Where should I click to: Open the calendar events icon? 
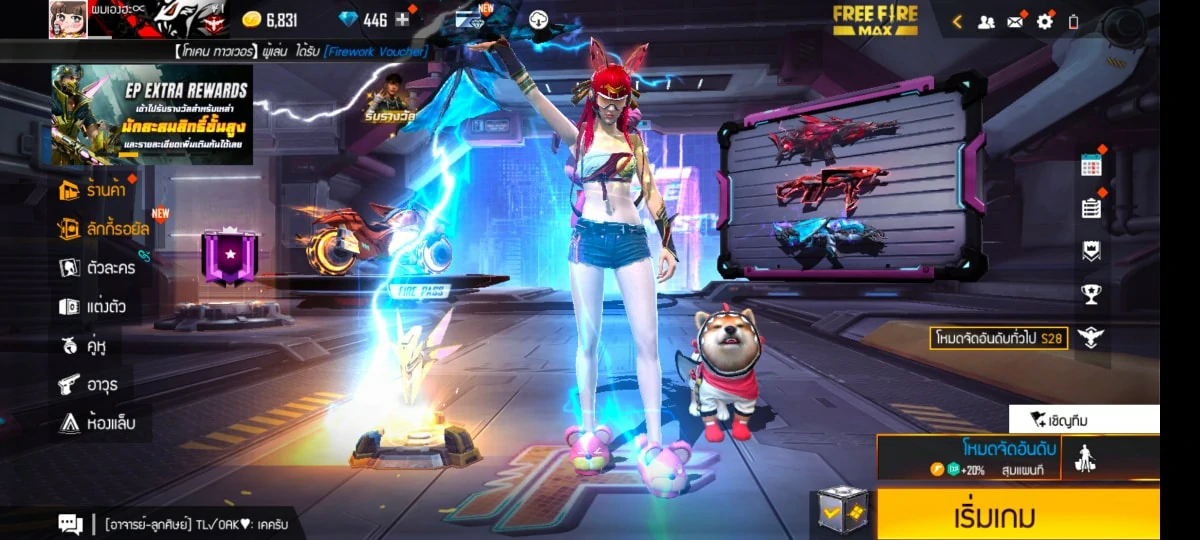[x=1091, y=166]
